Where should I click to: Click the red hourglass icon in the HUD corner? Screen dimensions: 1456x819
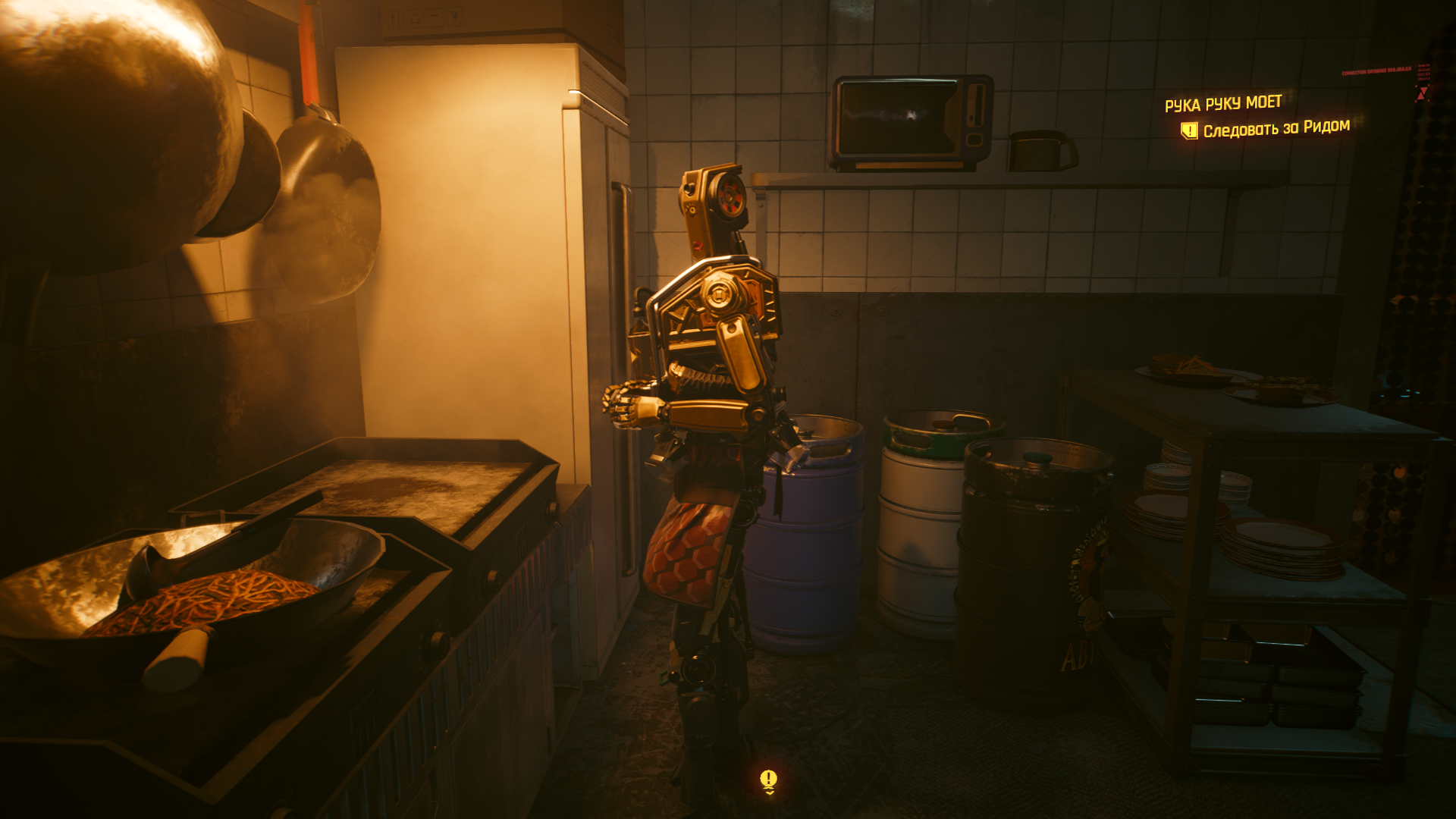(x=1423, y=93)
